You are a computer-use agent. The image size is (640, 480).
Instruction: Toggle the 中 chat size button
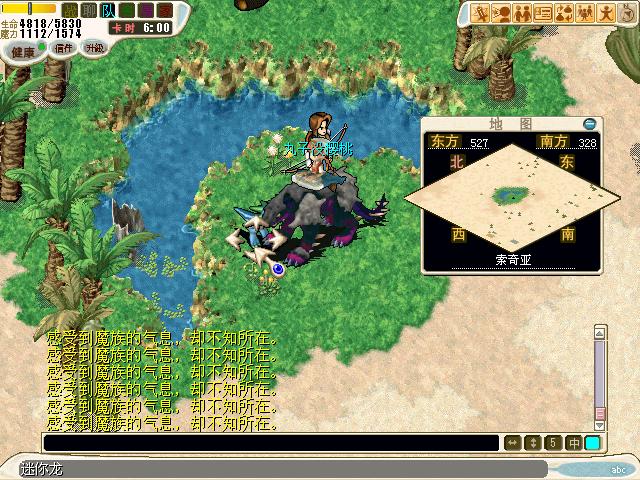coord(574,442)
